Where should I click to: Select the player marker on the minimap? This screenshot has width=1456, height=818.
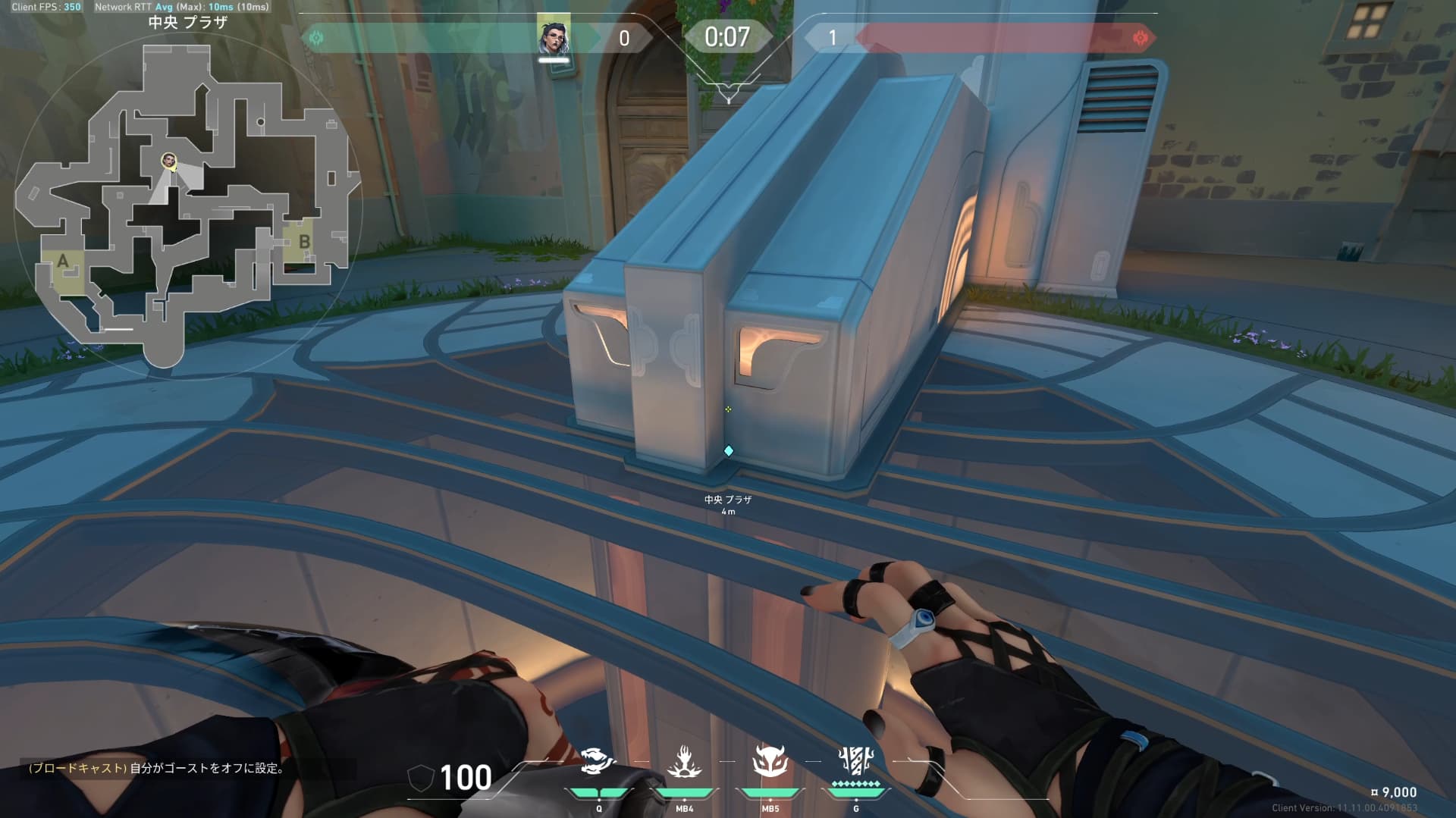coord(168,161)
